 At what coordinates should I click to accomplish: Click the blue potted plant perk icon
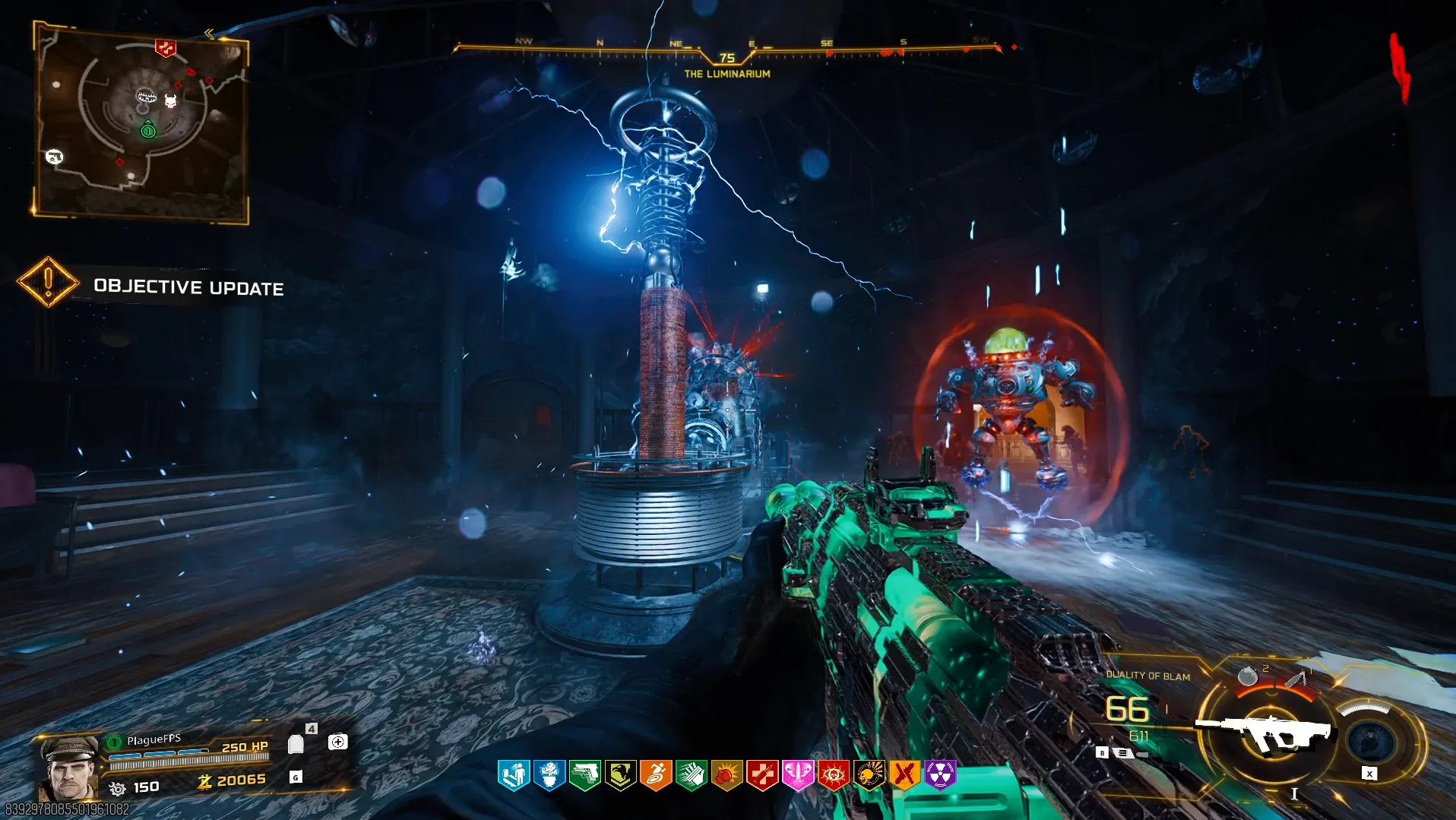coord(549,775)
